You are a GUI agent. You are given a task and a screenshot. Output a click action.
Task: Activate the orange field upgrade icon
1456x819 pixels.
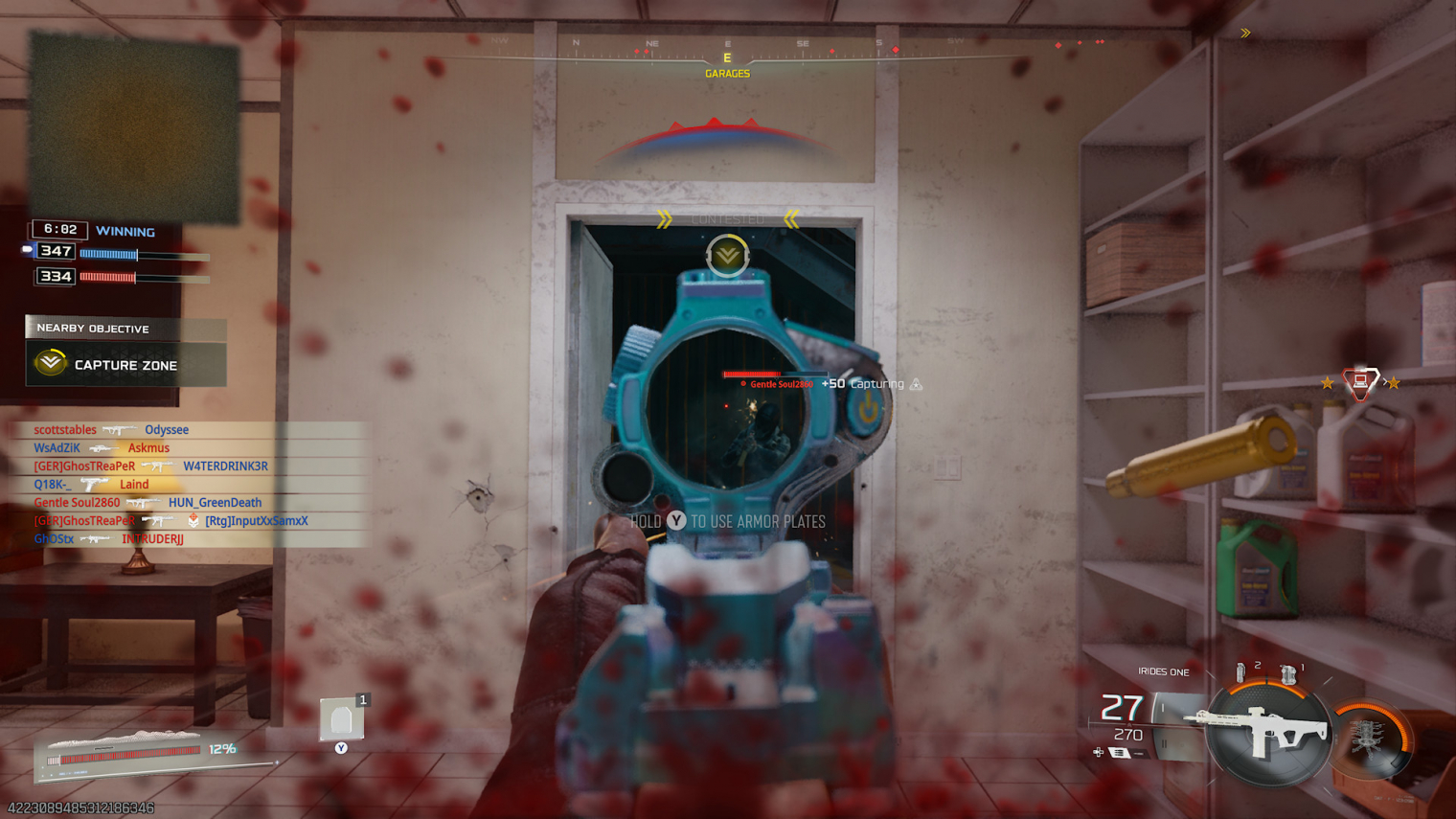[x=1373, y=738]
